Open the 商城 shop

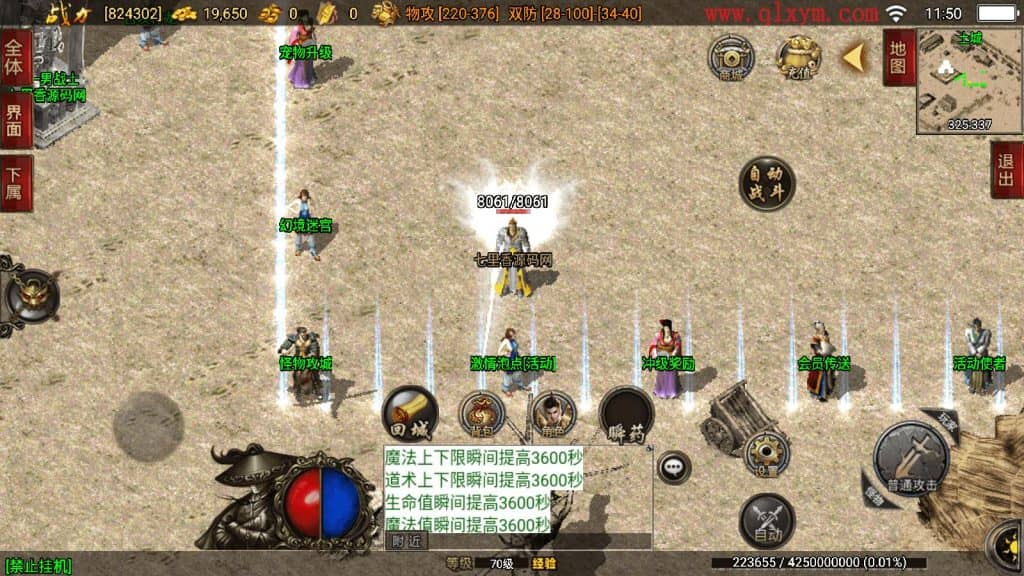click(731, 58)
